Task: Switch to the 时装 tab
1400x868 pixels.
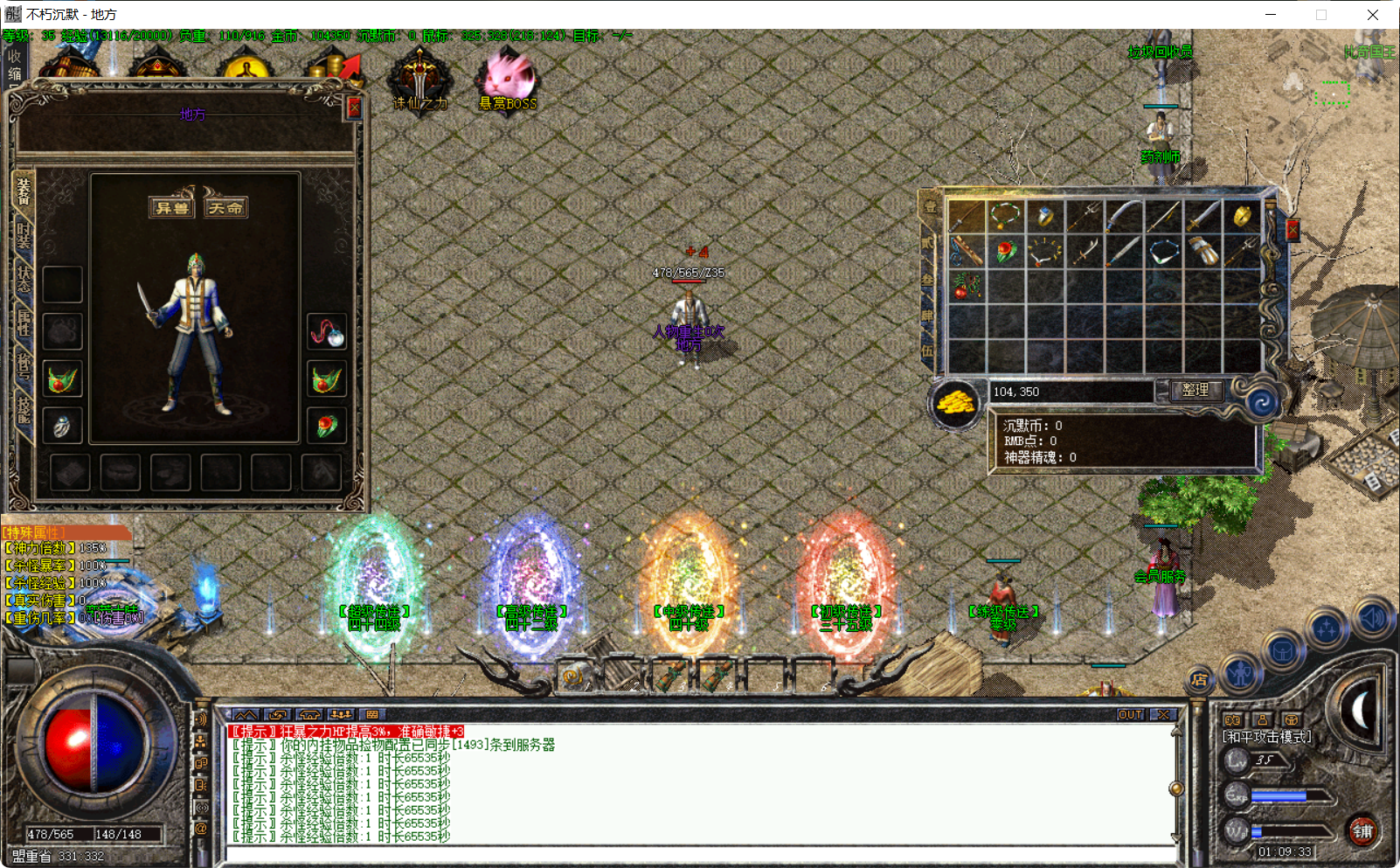Action: (23, 236)
